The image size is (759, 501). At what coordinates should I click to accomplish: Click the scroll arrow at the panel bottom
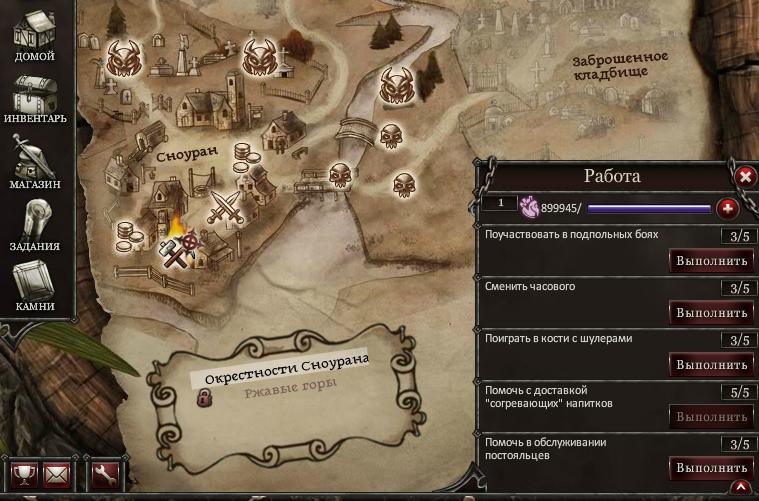pyautogui.click(x=741, y=488)
